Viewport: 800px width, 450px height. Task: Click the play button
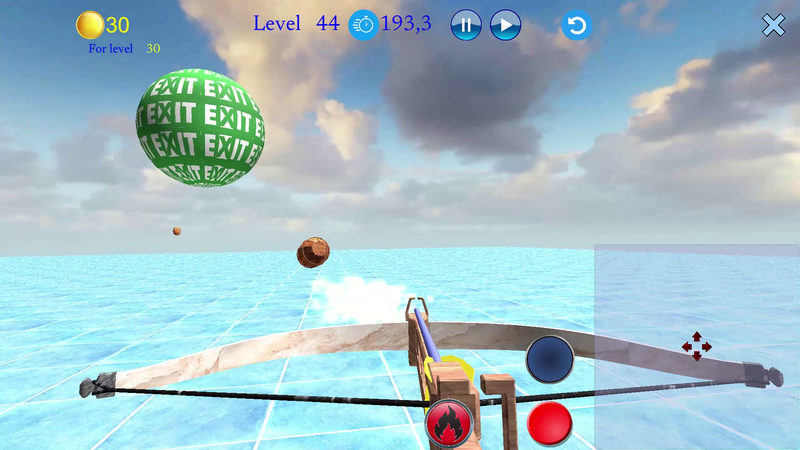[x=505, y=24]
